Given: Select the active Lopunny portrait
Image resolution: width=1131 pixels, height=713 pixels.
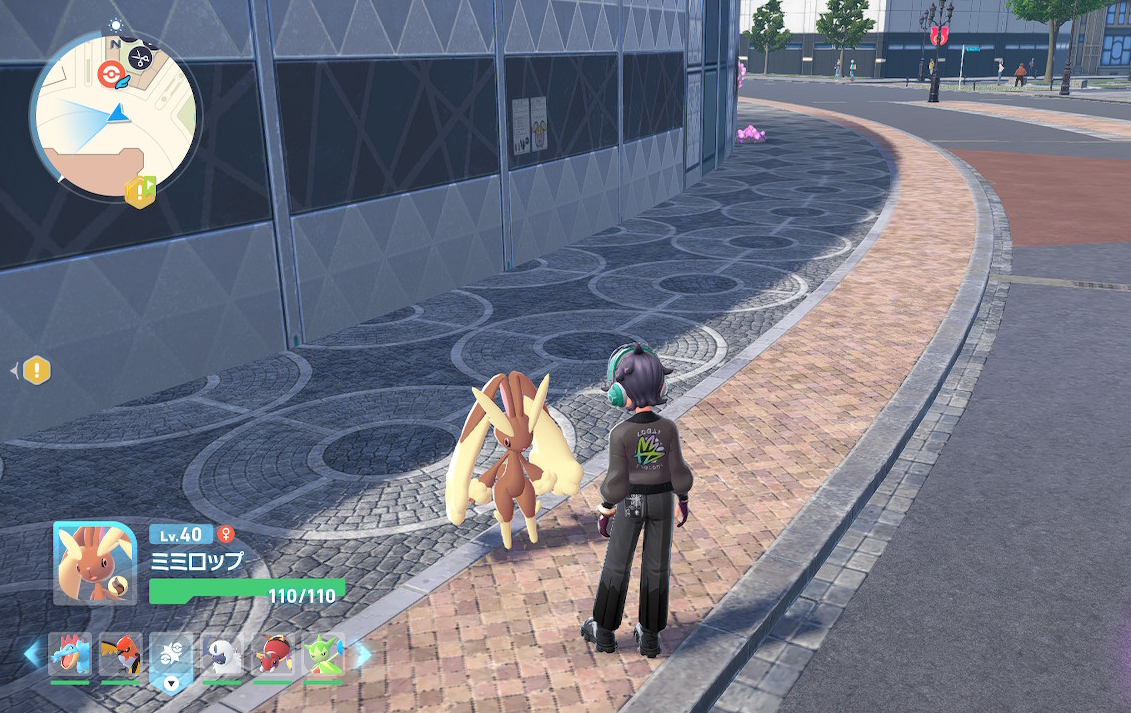Looking at the screenshot, I should pyautogui.click(x=95, y=563).
